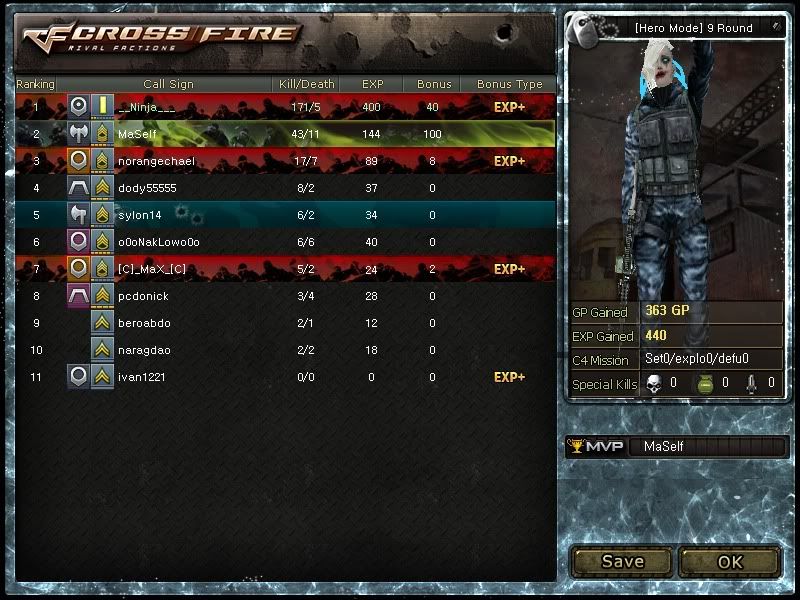The height and width of the screenshot is (600, 800).
Task: Save the match results screenshot
Action: tap(622, 562)
